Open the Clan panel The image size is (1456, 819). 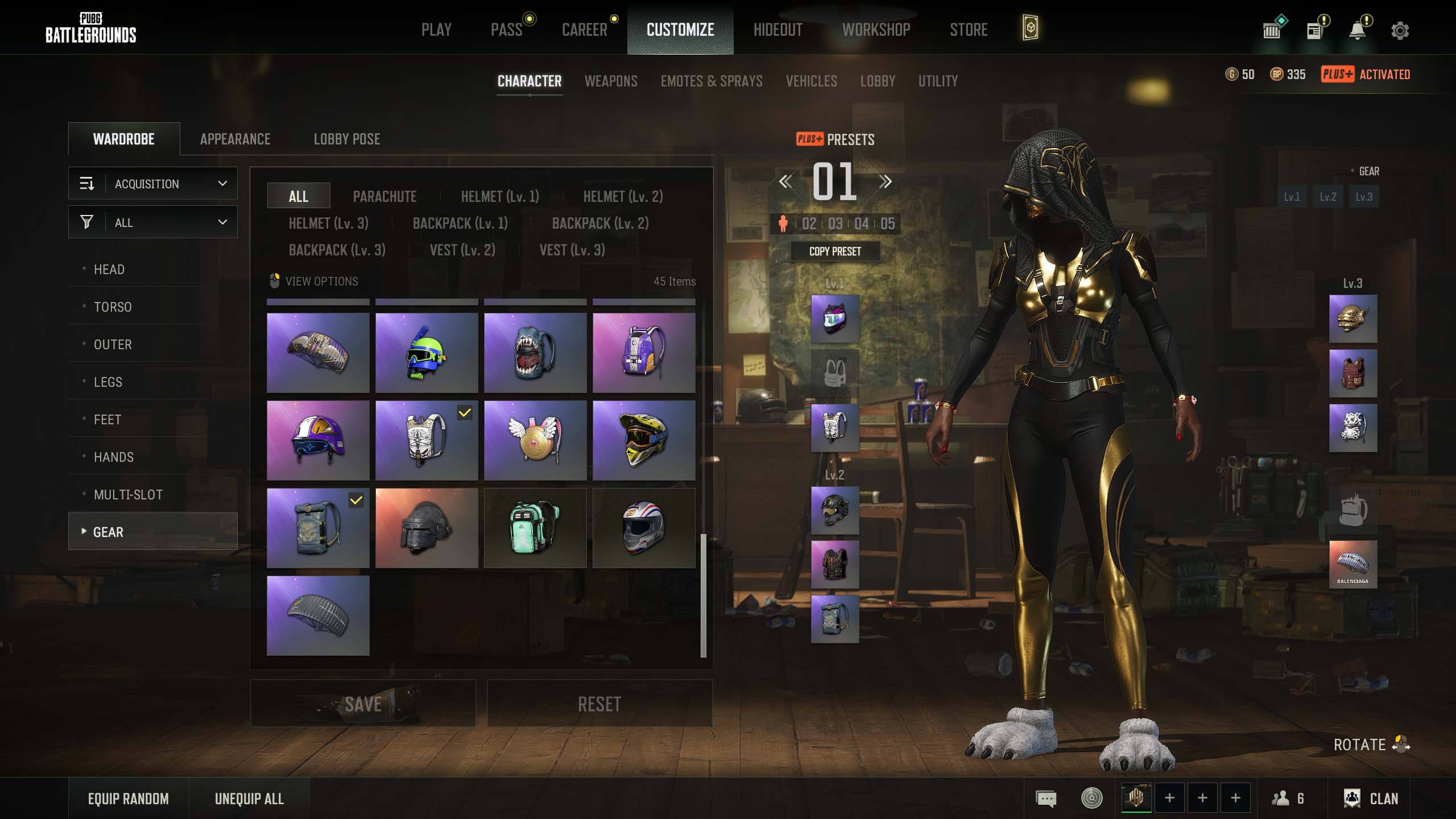click(x=1371, y=799)
